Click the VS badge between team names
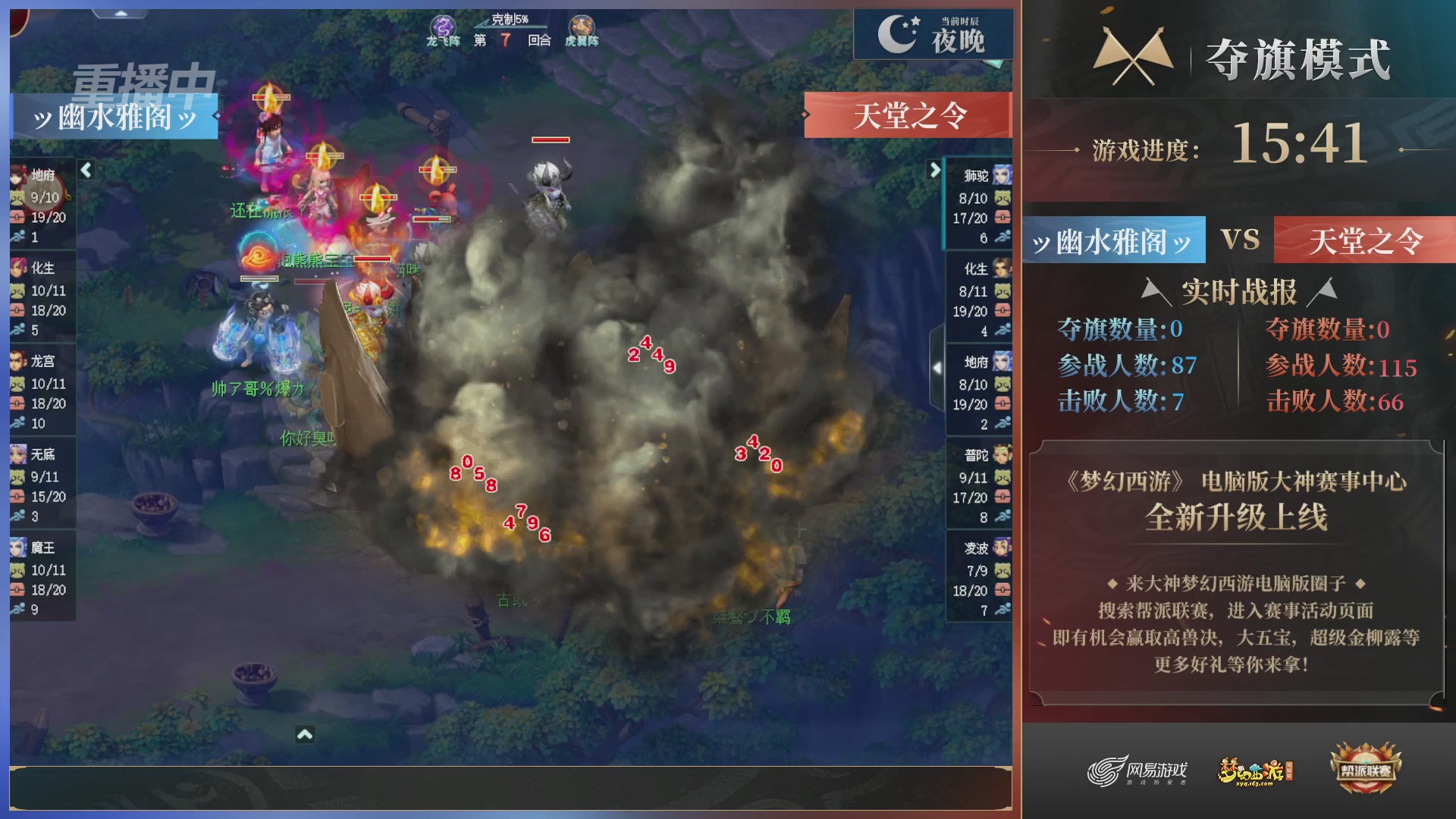Image resolution: width=1456 pixels, height=819 pixels. click(x=1241, y=240)
